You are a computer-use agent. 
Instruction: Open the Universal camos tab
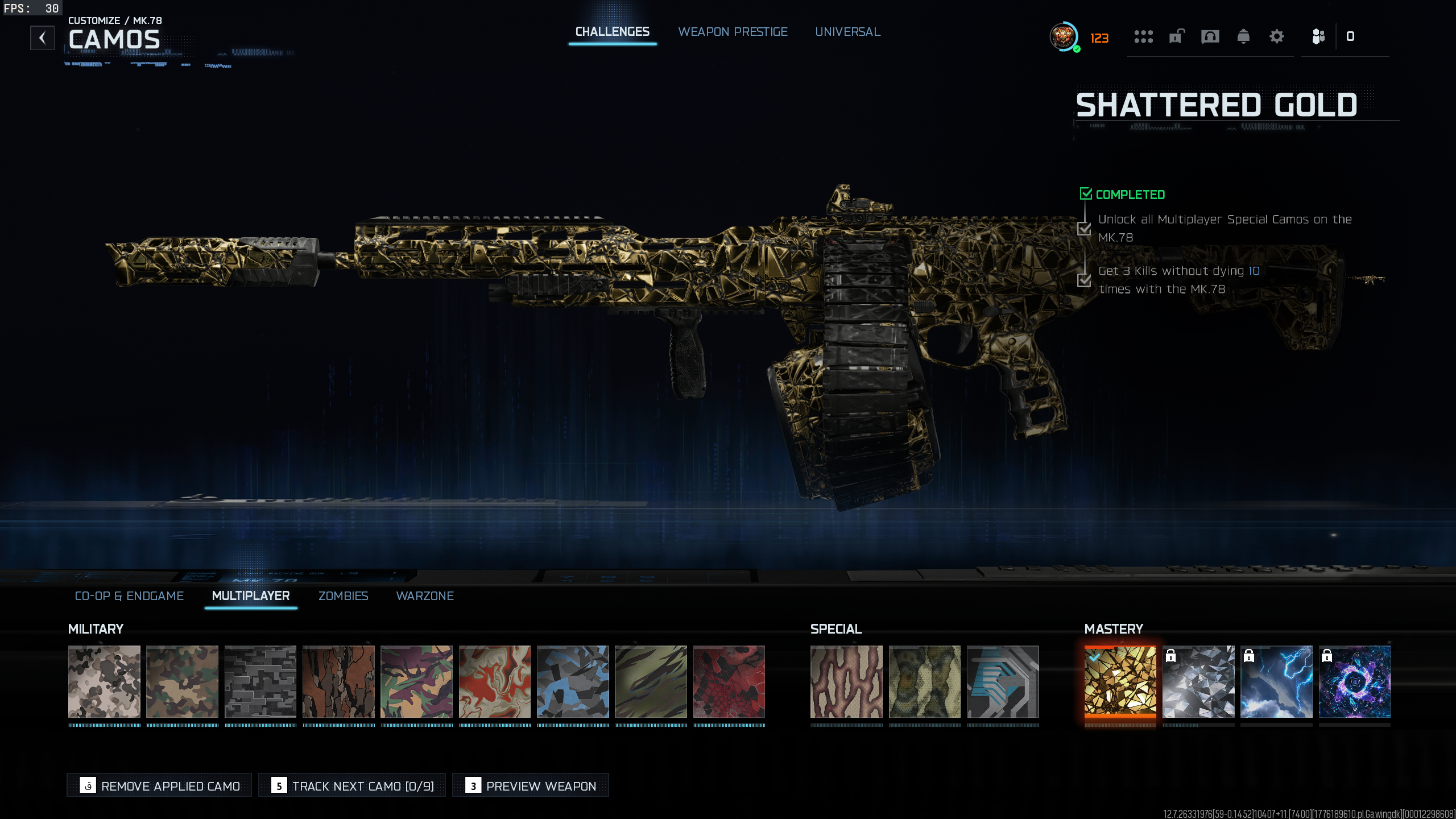click(847, 32)
